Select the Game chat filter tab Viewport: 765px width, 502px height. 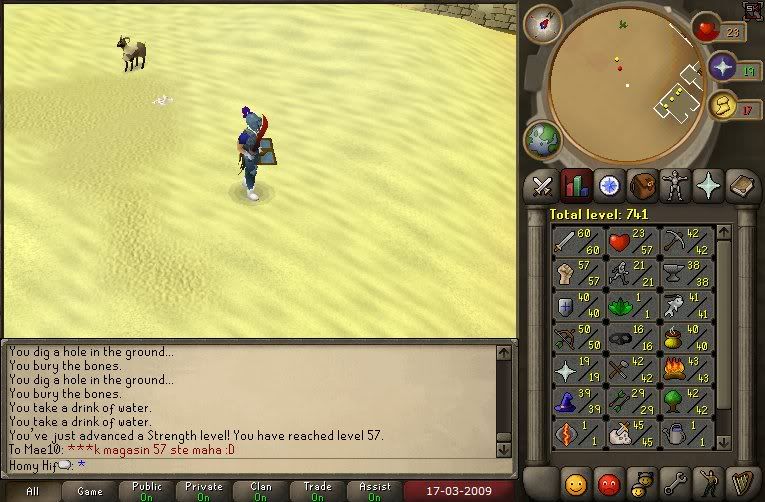tap(90, 492)
